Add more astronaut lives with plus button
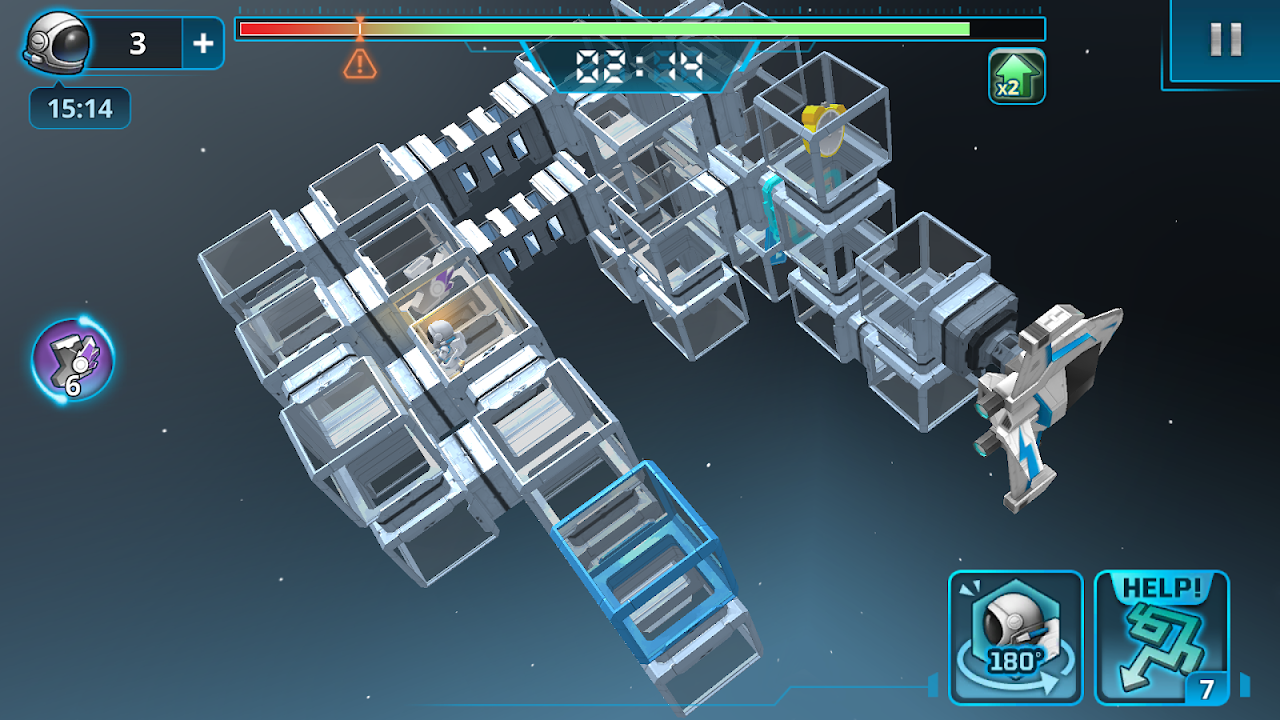This screenshot has width=1280, height=720. pos(203,43)
